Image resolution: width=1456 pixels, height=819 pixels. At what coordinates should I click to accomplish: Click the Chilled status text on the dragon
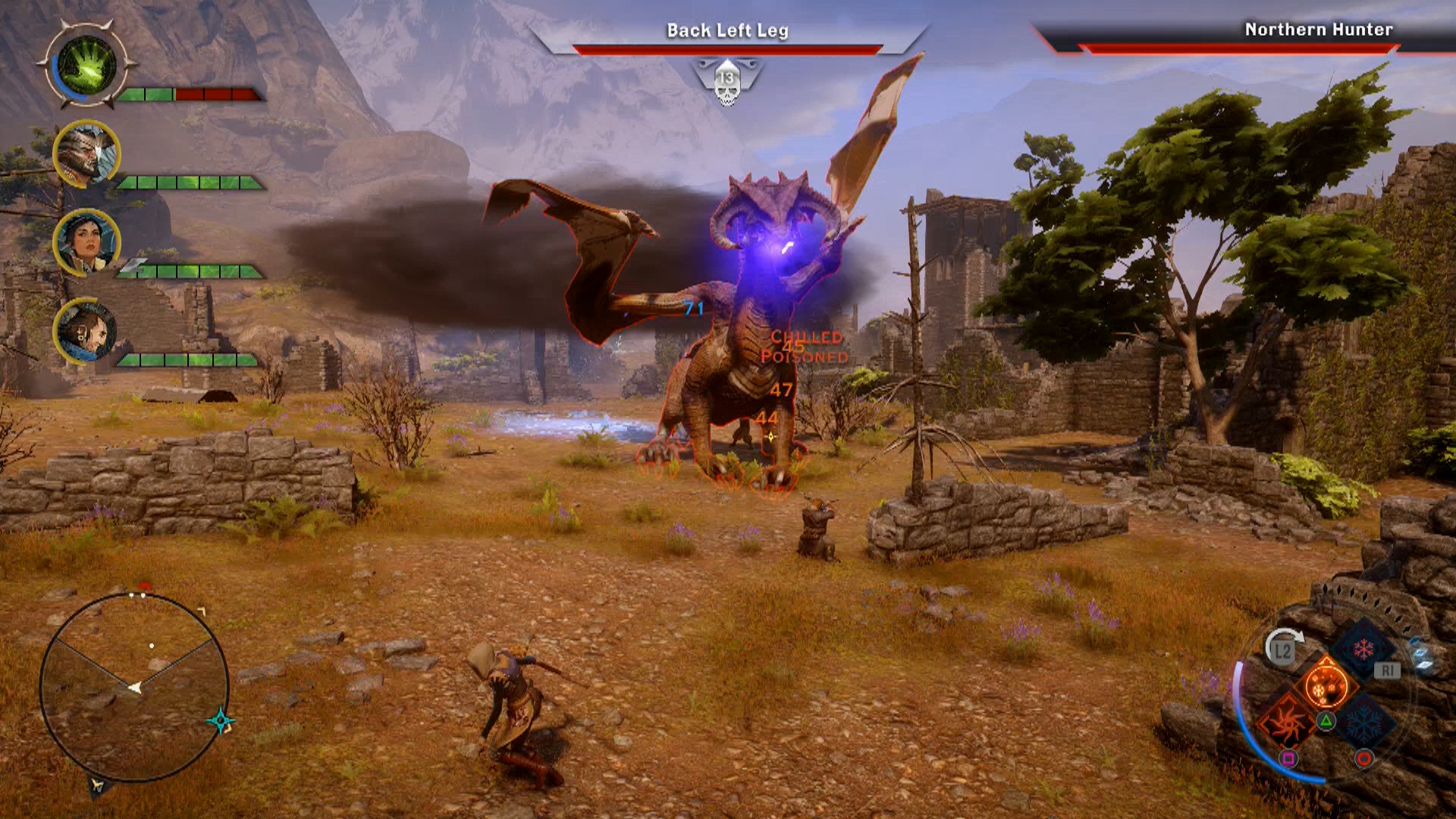[805, 337]
